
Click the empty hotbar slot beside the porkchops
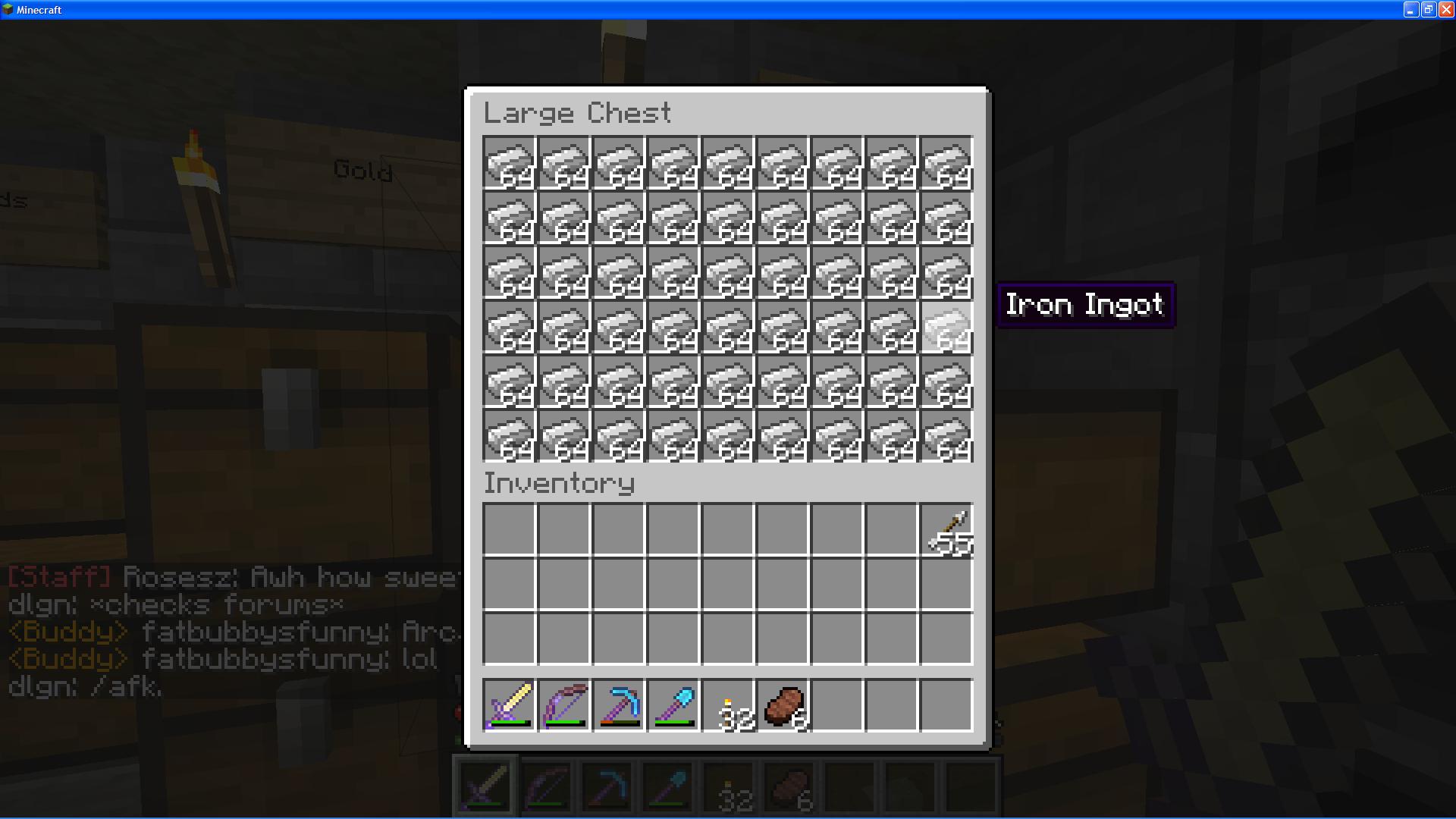pos(838,705)
